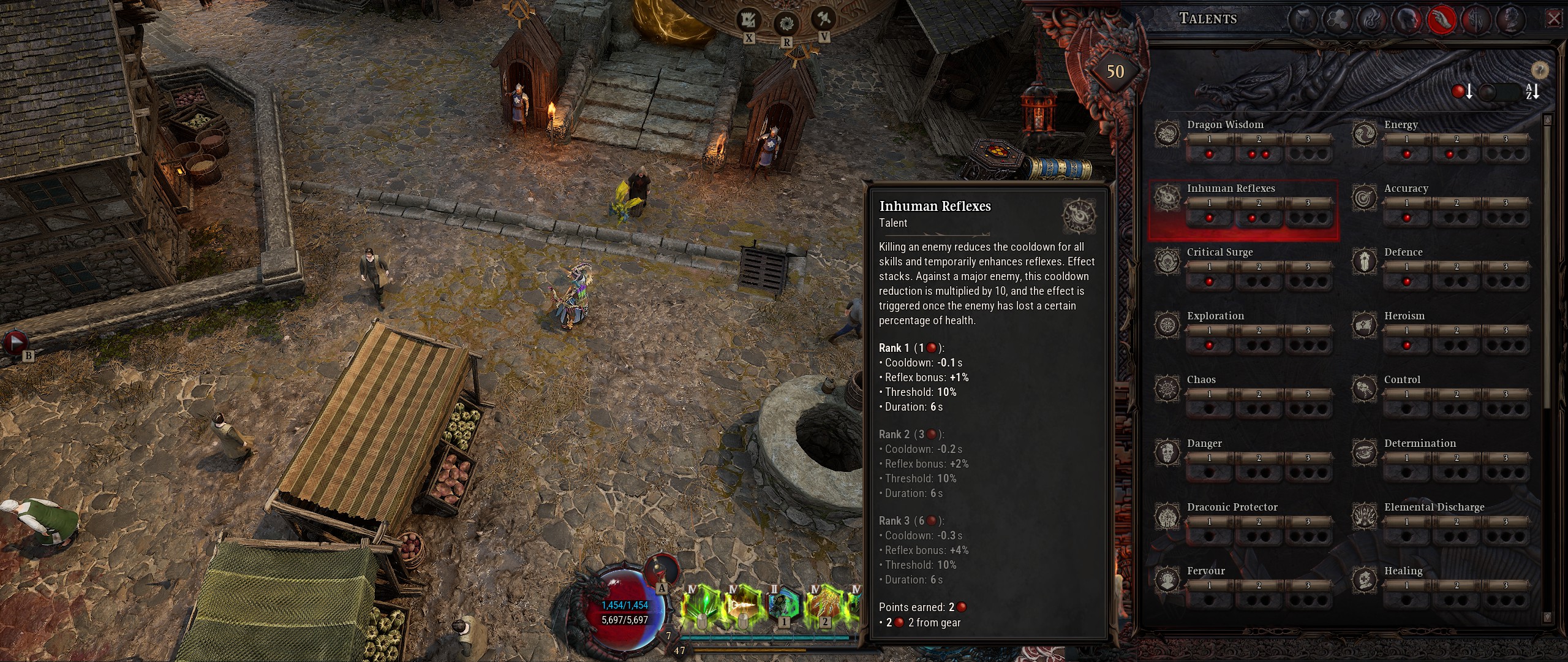1568x662 pixels.
Task: Select the Danger skull talent icon
Action: (1167, 452)
